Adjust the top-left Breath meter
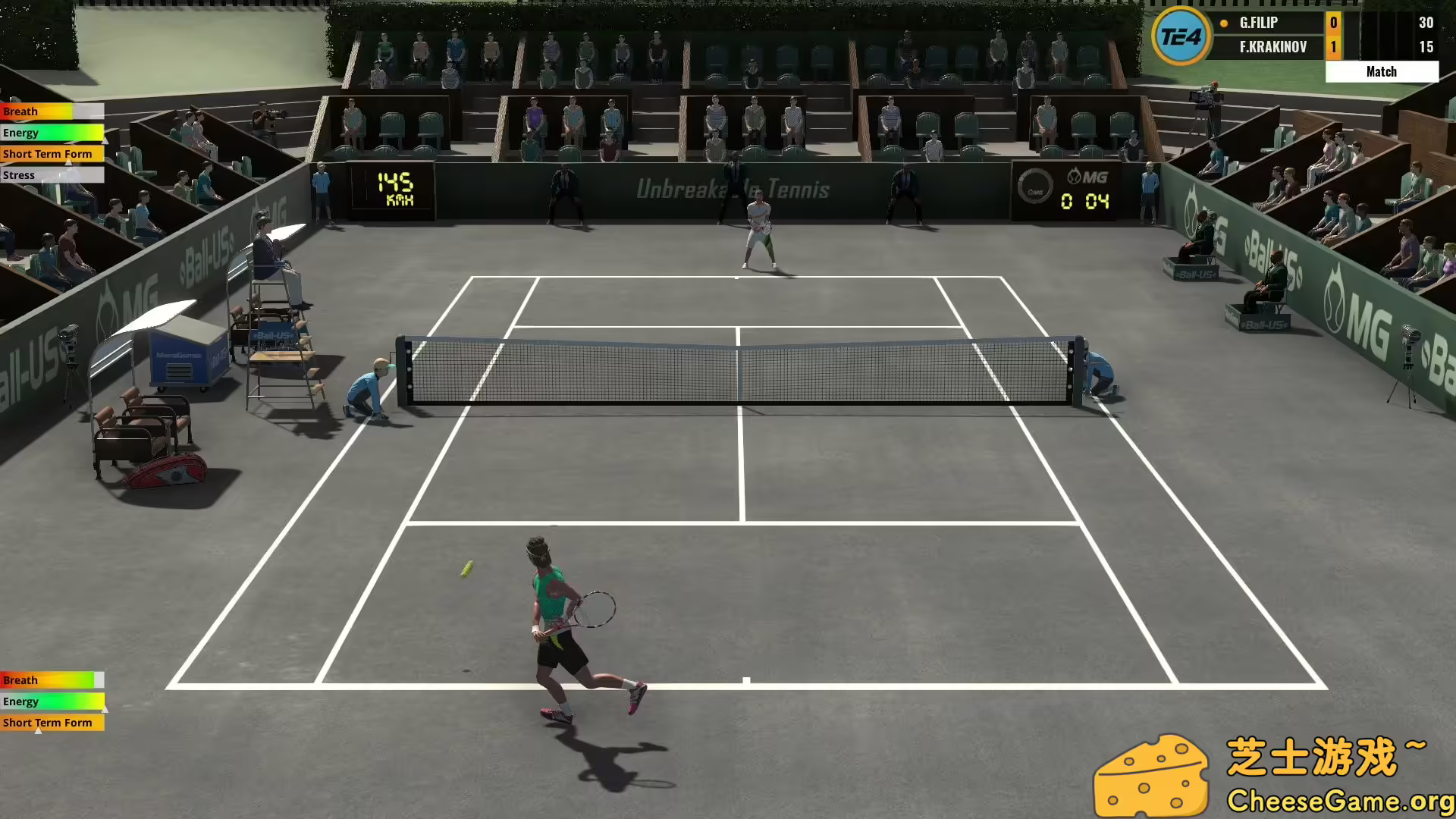The image size is (1456, 819). point(52,111)
